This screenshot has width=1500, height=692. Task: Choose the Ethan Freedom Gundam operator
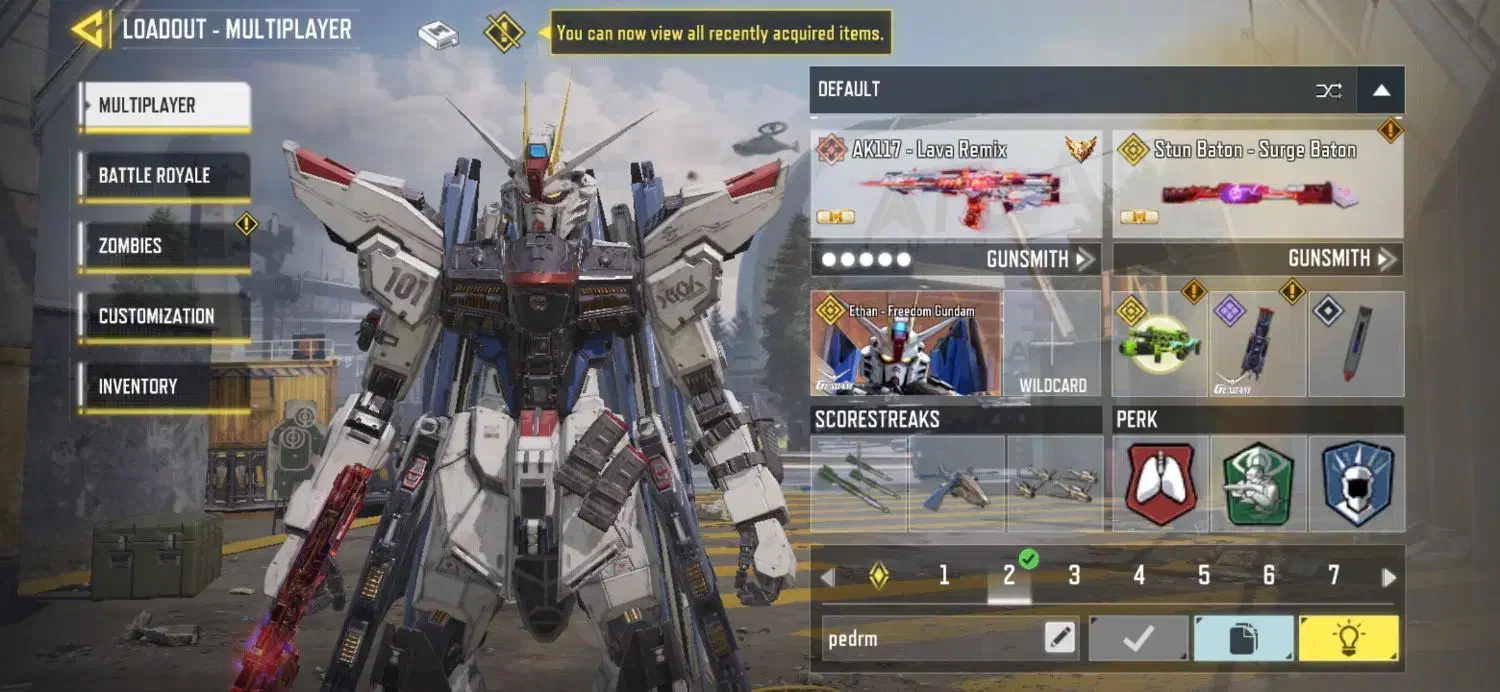point(906,344)
